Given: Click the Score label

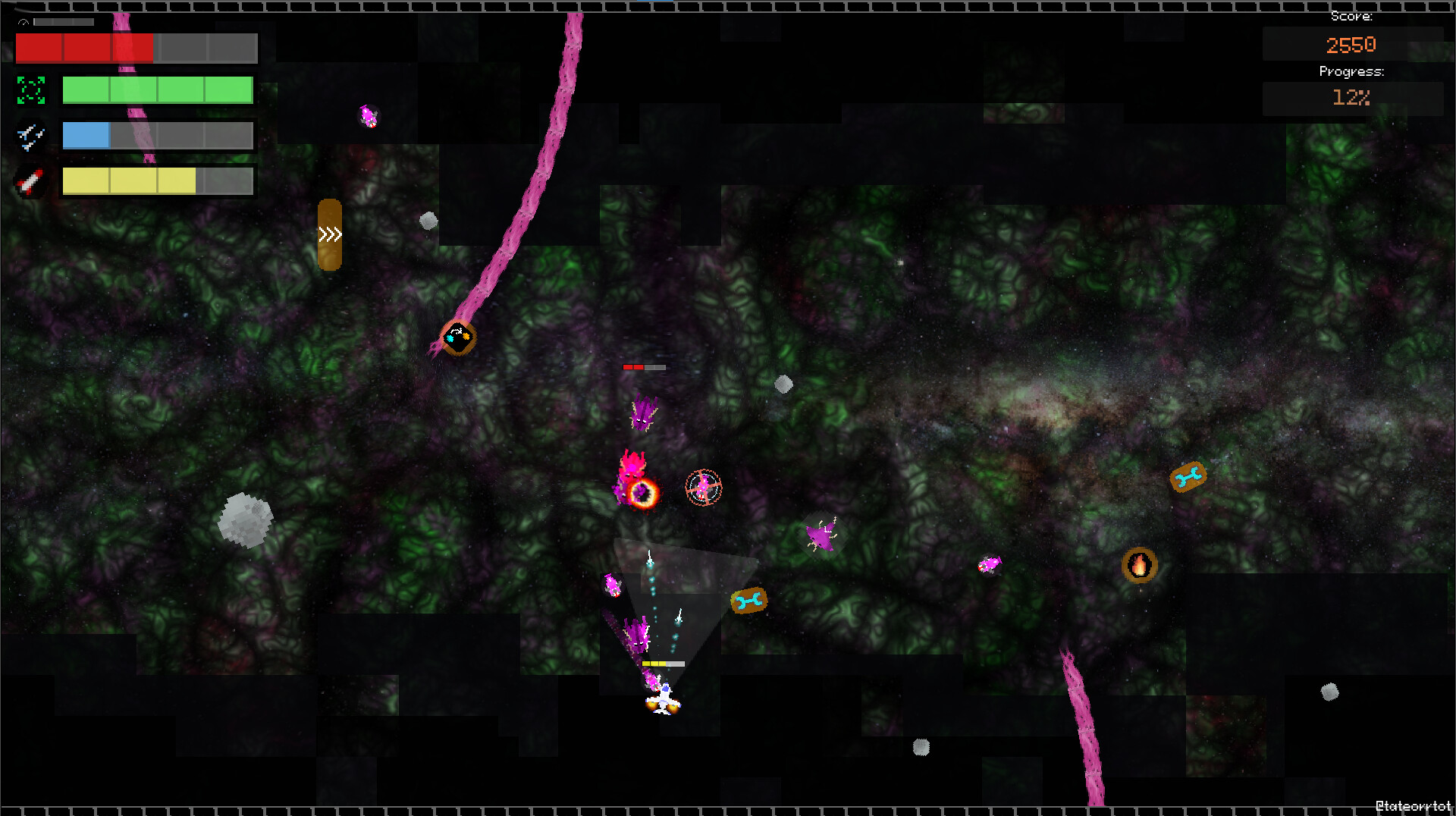Looking at the screenshot, I should pyautogui.click(x=1352, y=16).
